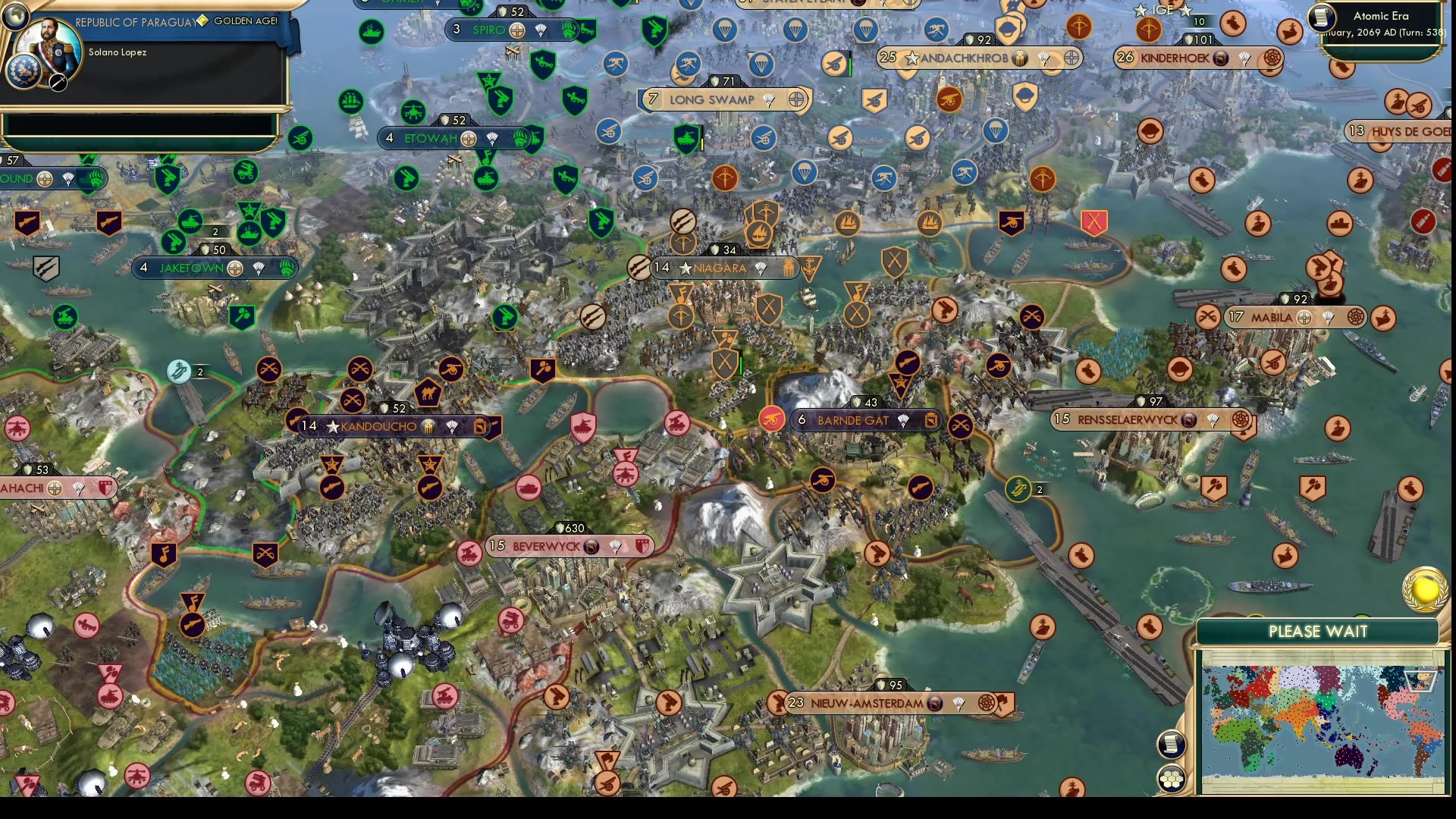Image resolution: width=1456 pixels, height=819 pixels.
Task: Click the trade route wheel icon on Kinderhoek's banner
Action: [x=1272, y=58]
